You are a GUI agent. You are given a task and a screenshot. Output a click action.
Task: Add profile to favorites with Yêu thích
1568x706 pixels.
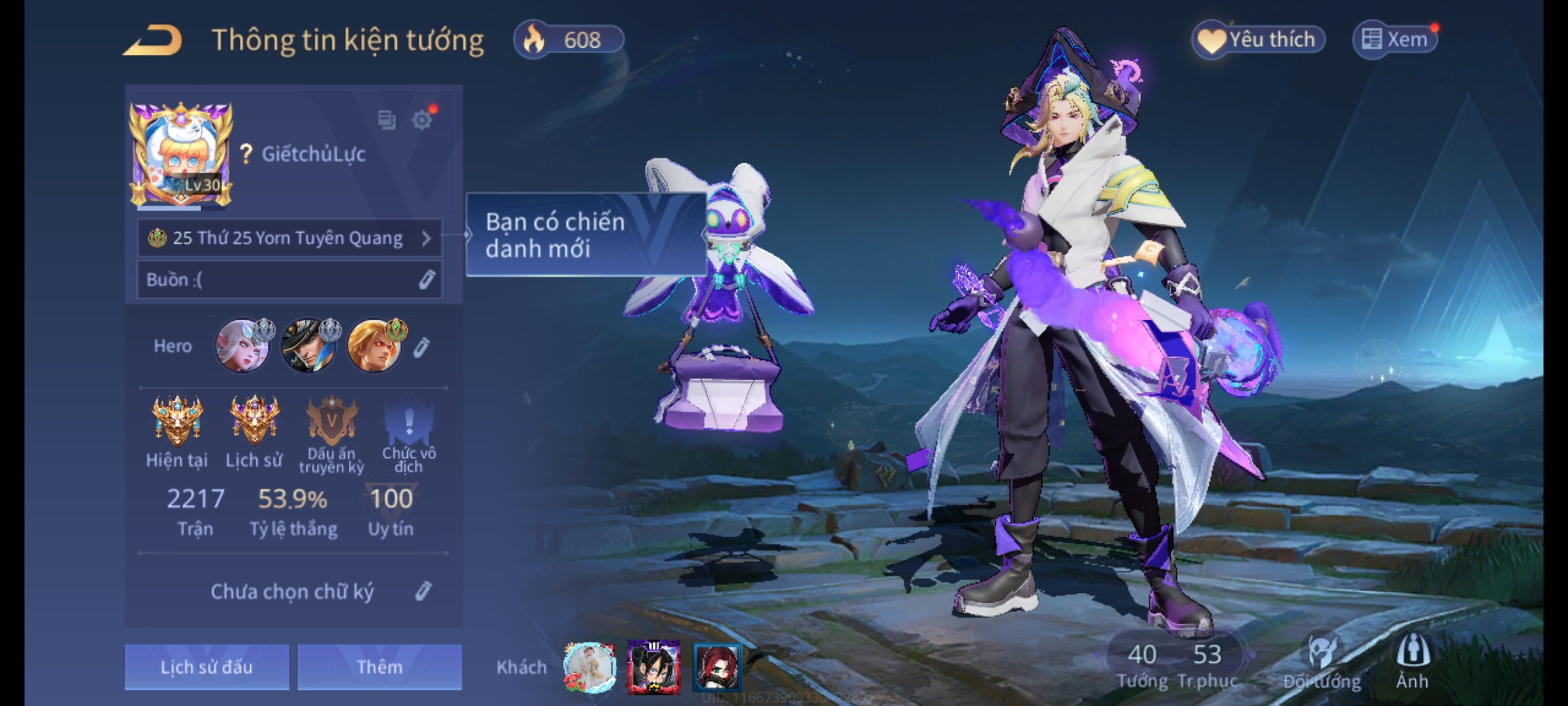click(1258, 40)
